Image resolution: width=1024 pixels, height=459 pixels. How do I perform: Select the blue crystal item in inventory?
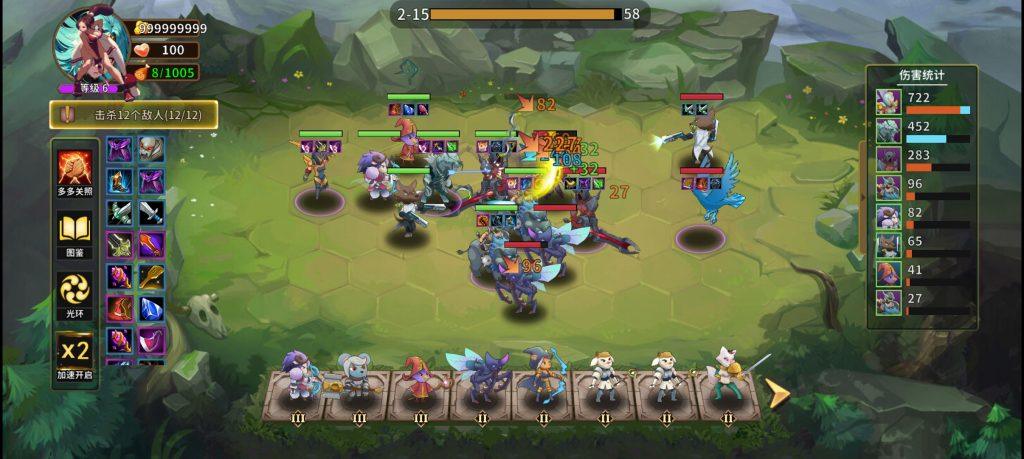point(151,308)
